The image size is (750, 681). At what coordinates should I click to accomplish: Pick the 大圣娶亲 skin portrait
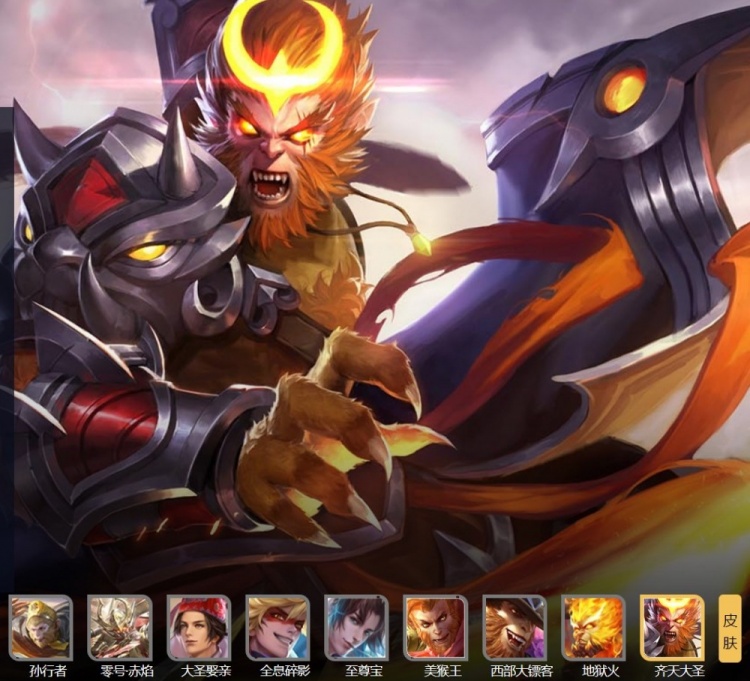[x=199, y=628]
